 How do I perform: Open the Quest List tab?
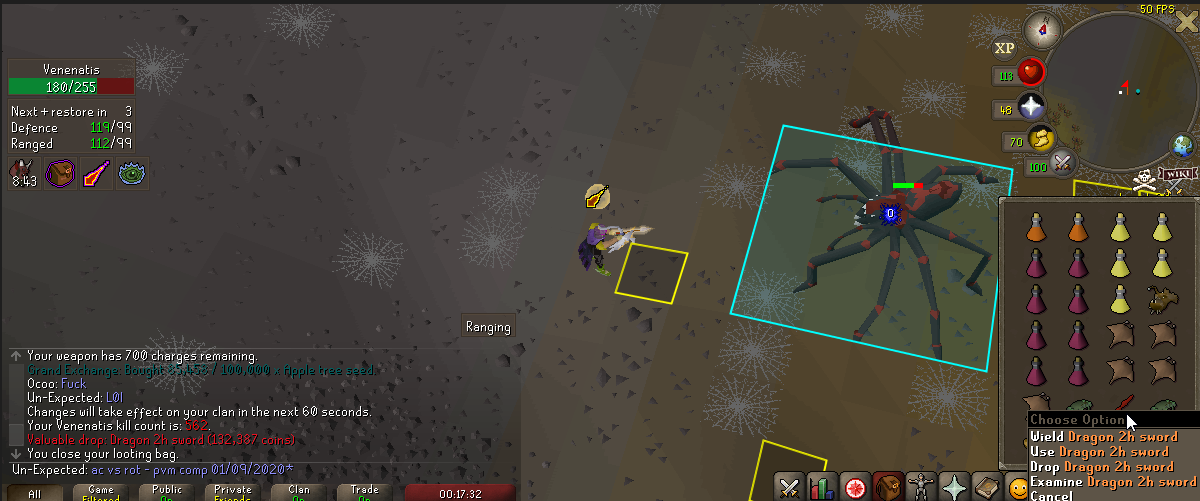tap(855, 488)
